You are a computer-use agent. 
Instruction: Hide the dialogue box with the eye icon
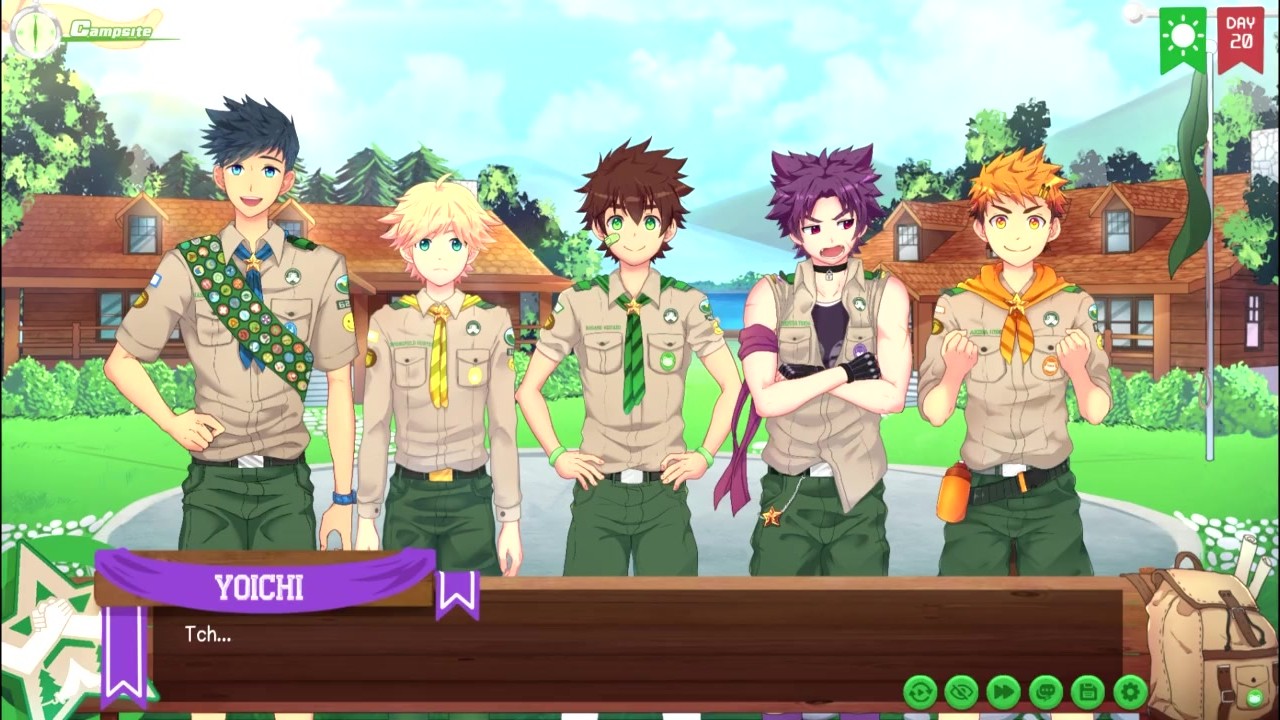(962, 691)
